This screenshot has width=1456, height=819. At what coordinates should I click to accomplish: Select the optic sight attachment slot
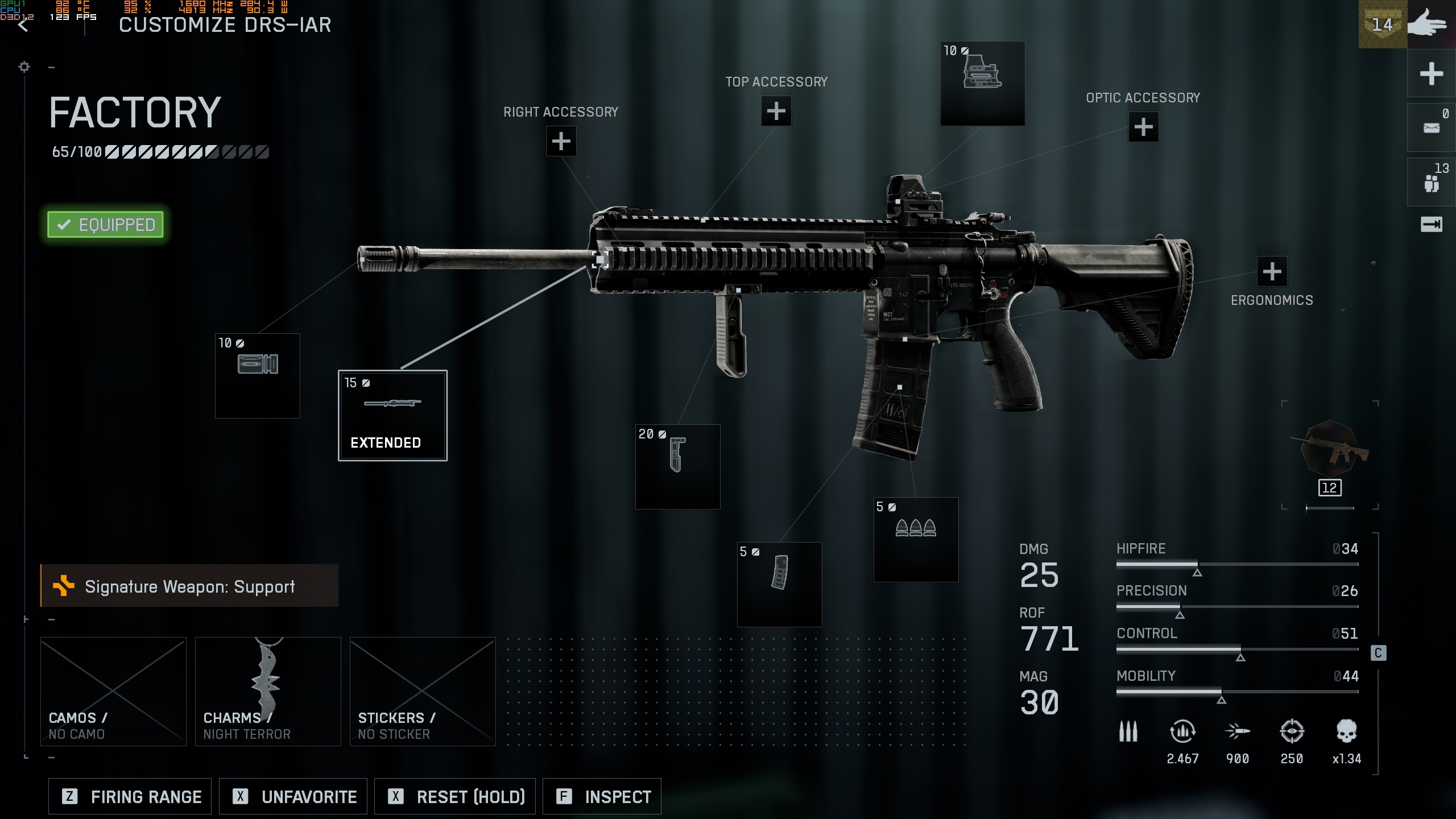click(x=982, y=84)
